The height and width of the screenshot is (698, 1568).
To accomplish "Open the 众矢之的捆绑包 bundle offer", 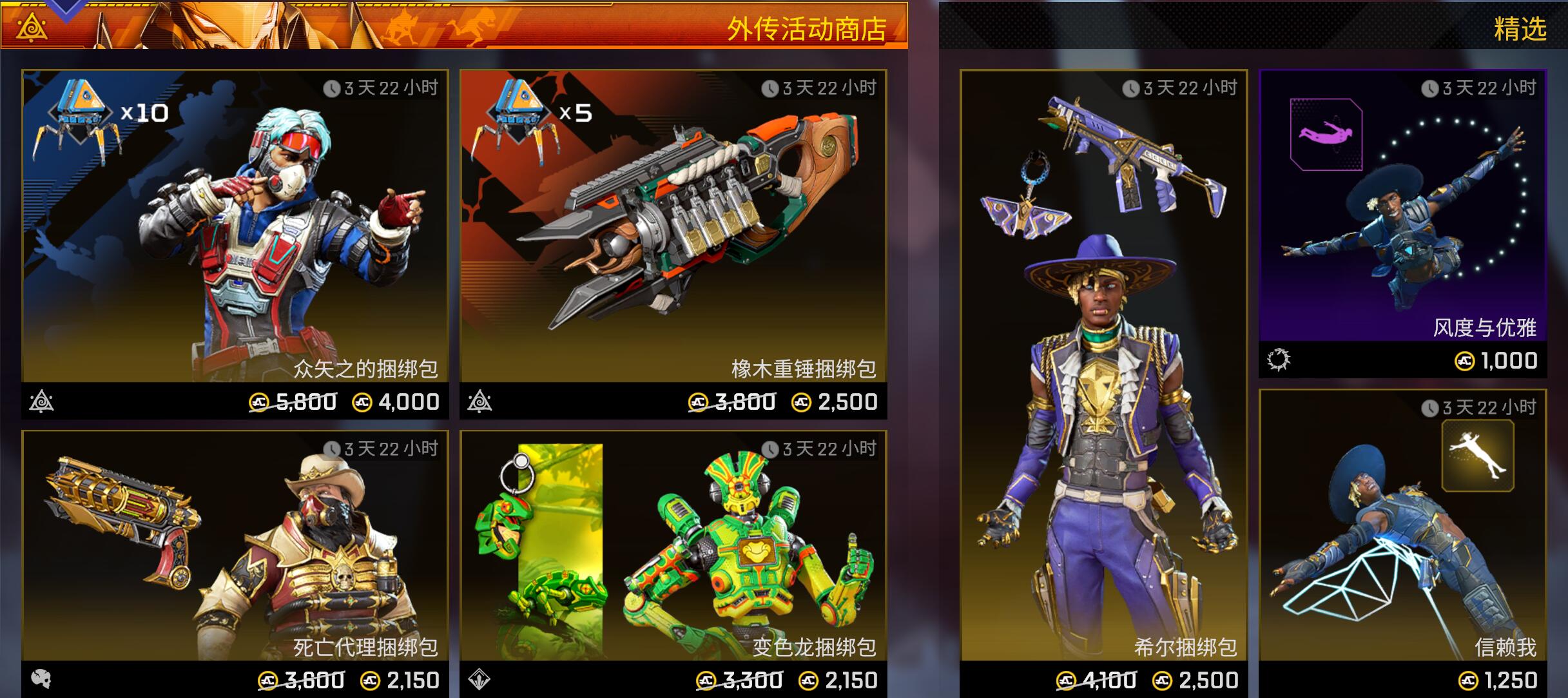I will coord(235,244).
